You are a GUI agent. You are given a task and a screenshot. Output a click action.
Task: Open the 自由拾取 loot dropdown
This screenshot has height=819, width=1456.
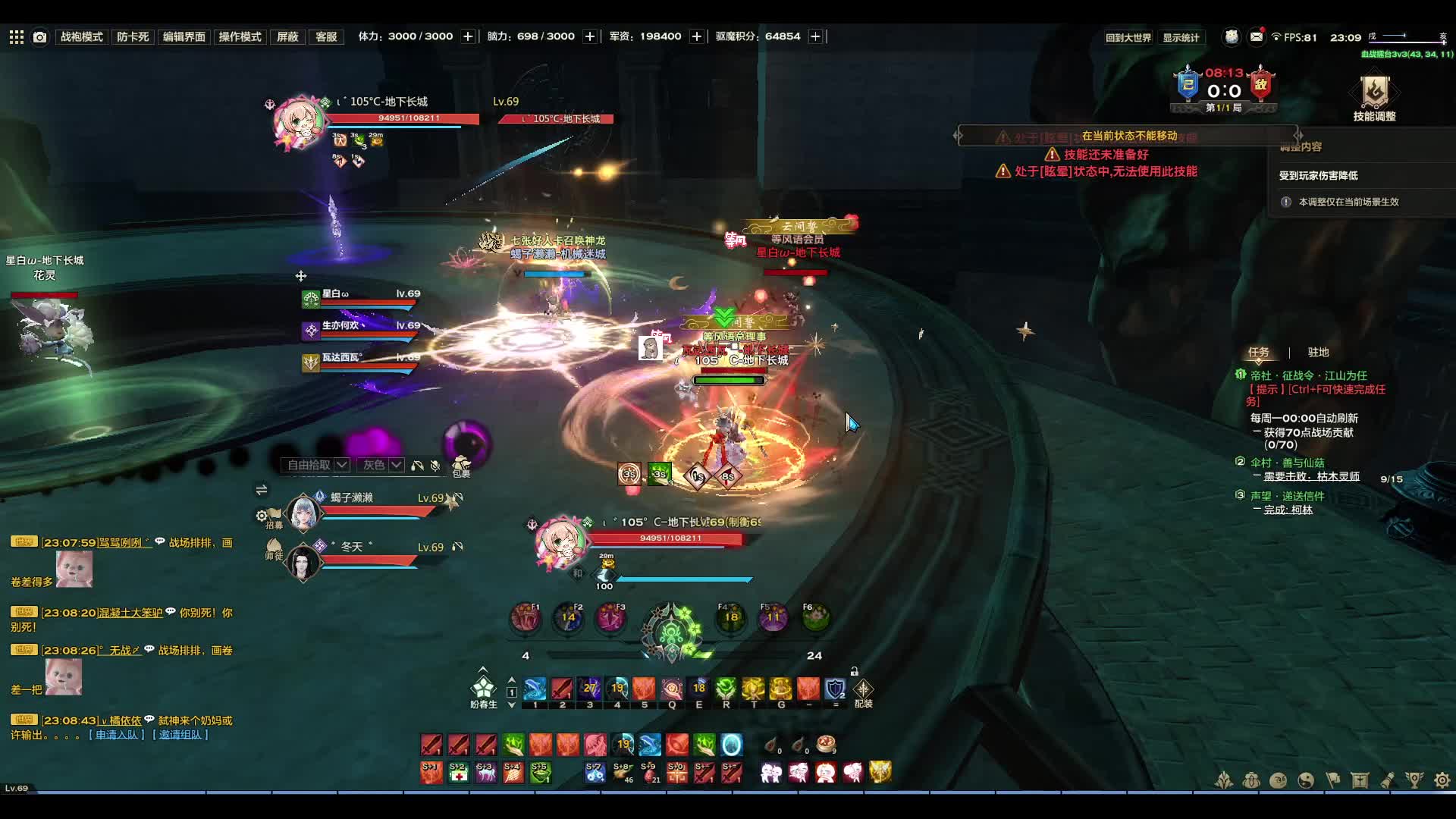click(316, 465)
